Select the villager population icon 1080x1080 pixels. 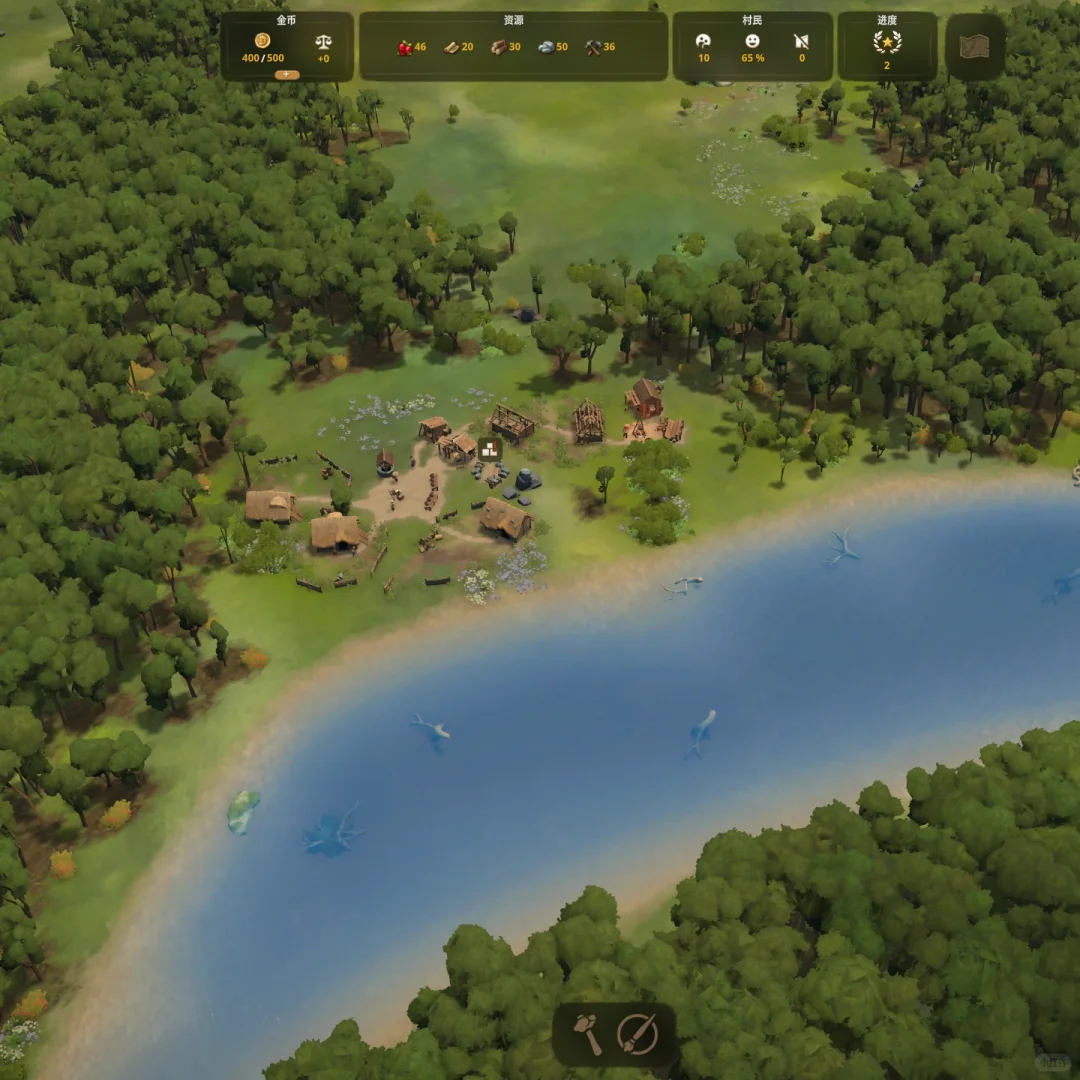pyautogui.click(x=704, y=41)
